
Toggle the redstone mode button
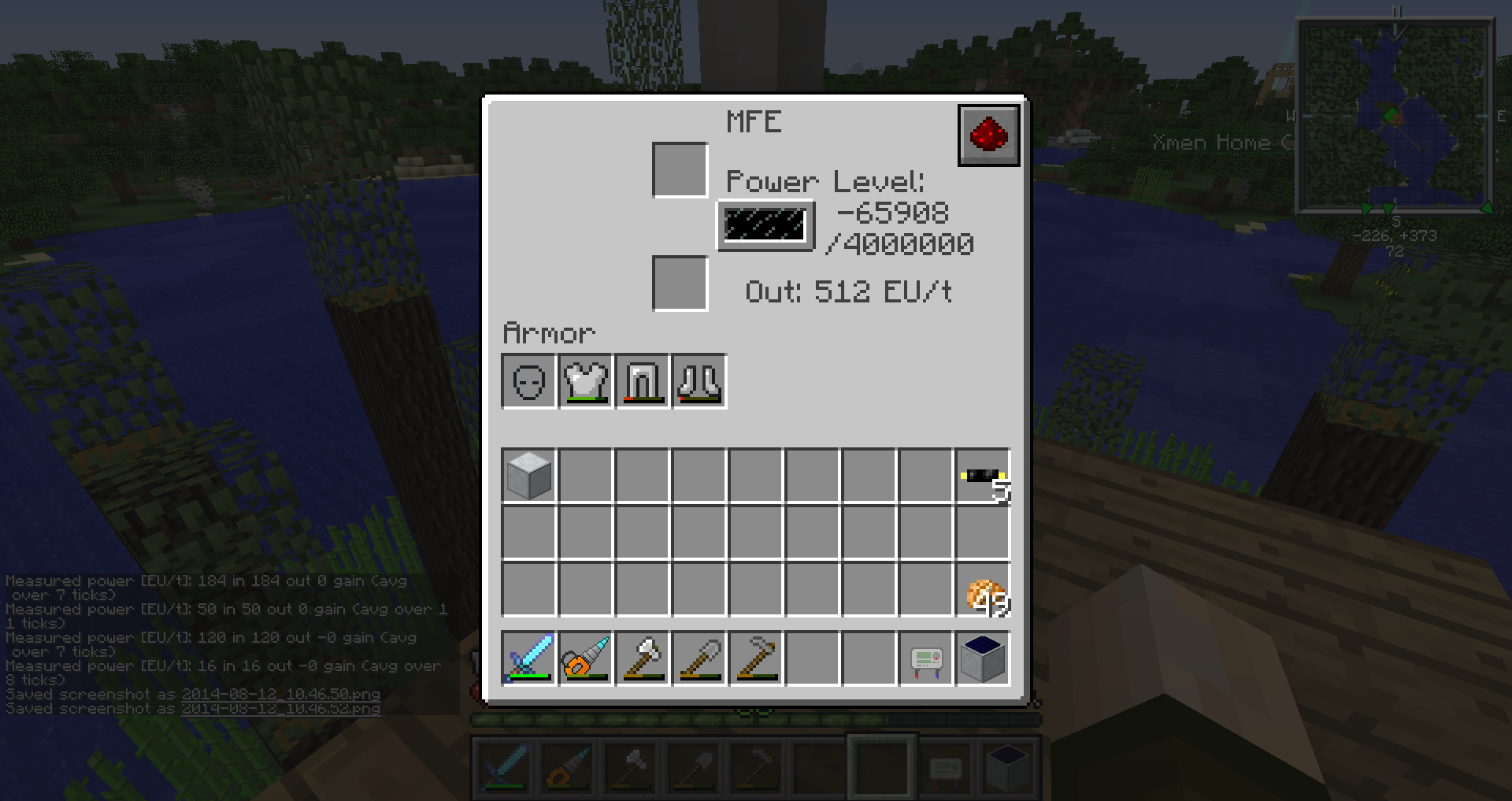tap(988, 135)
